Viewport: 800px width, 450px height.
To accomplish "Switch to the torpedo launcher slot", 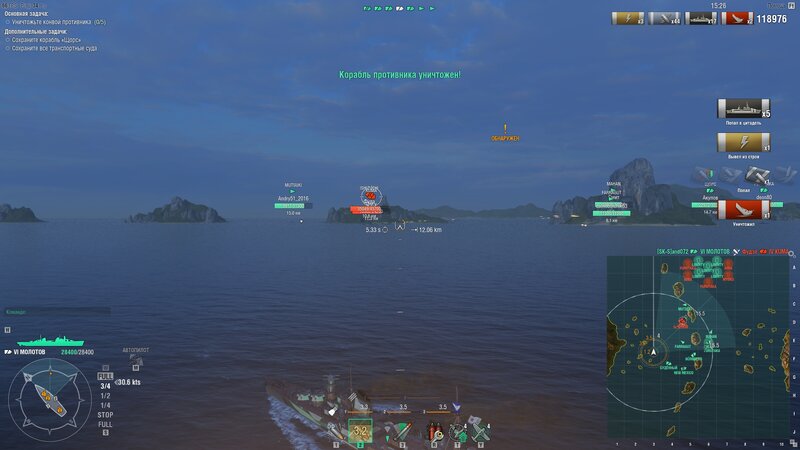I will coord(403,432).
